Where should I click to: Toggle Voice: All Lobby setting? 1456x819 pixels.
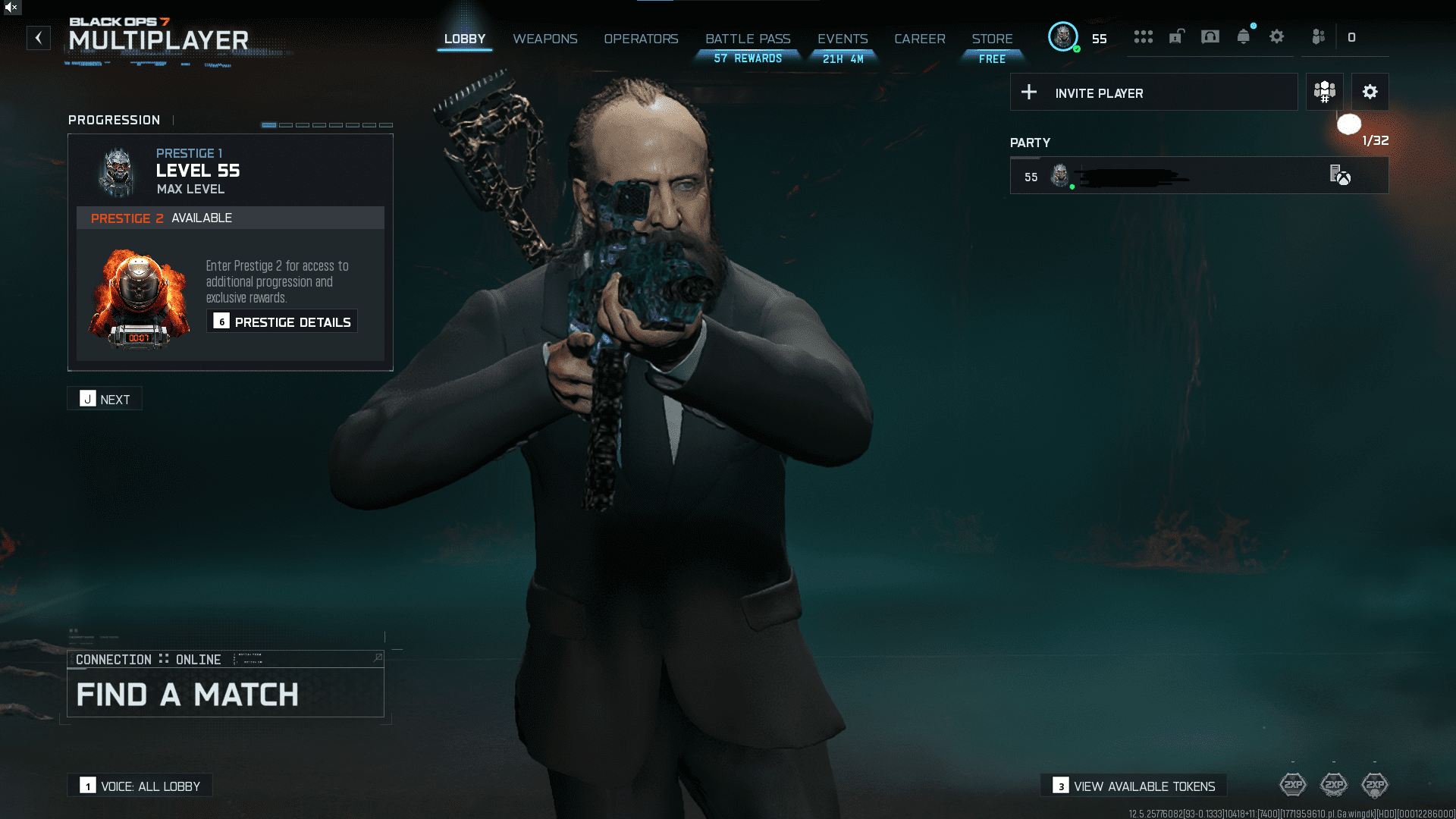coord(140,785)
